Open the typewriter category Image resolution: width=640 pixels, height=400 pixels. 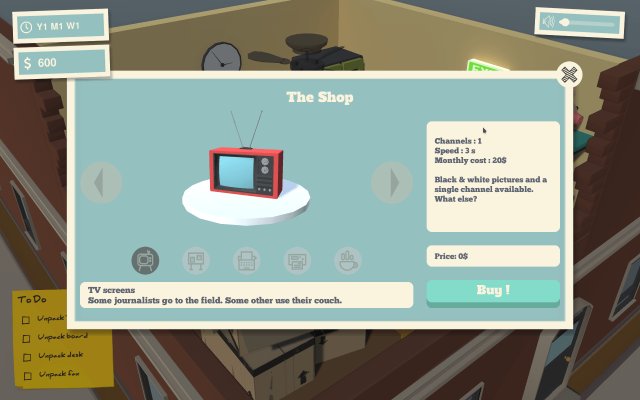[x=247, y=260]
